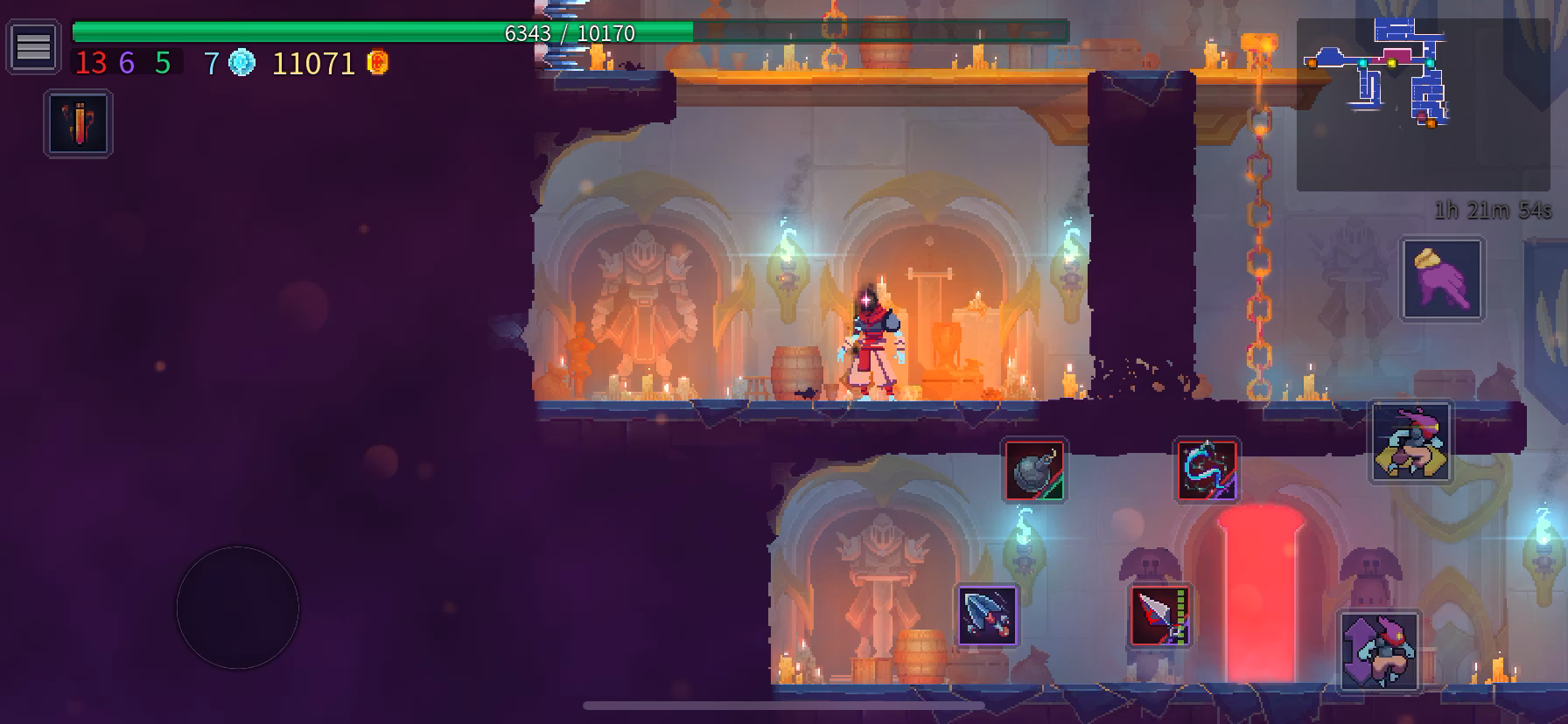The width and height of the screenshot is (1568, 724).
Task: Touch the virtual movement joystick
Action: (x=238, y=608)
